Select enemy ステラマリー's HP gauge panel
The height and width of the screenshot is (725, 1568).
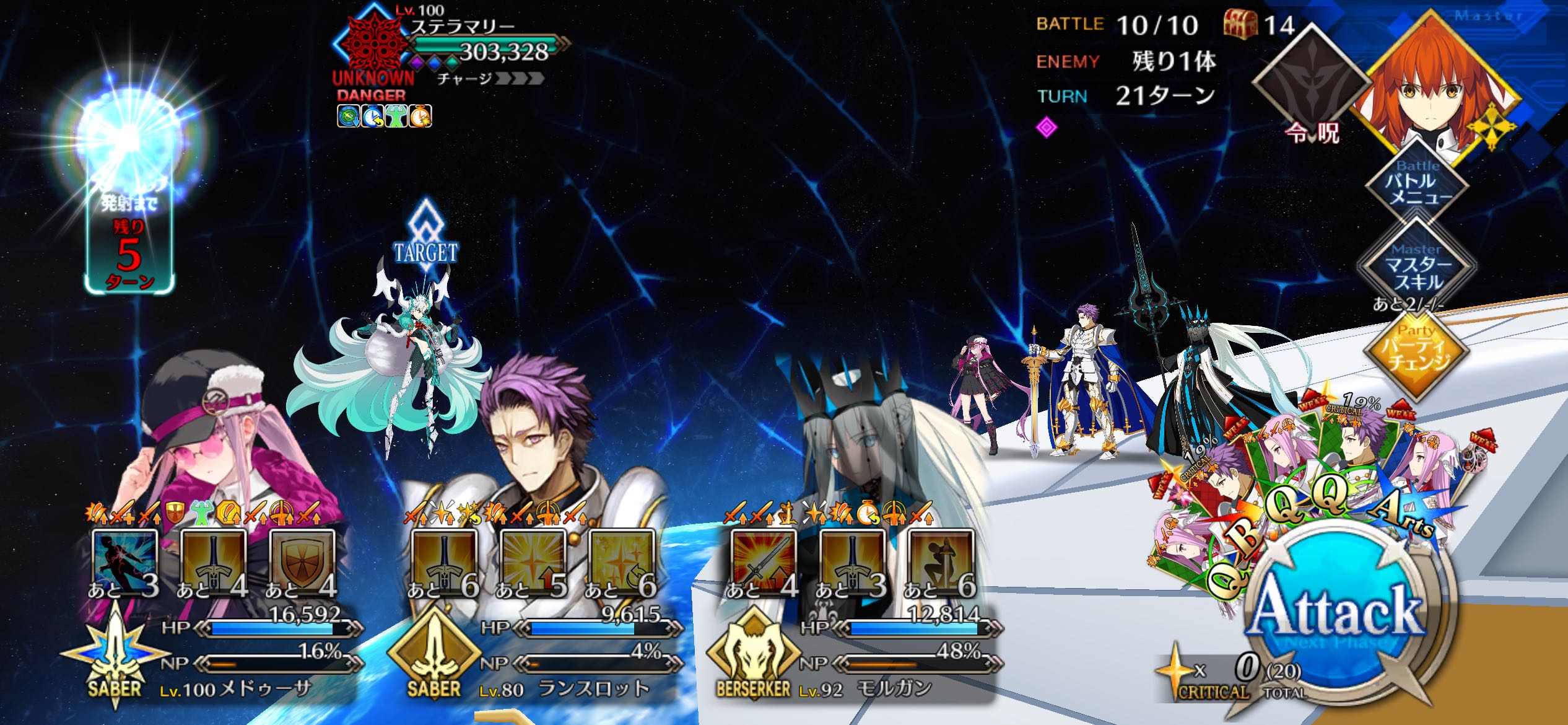click(489, 46)
